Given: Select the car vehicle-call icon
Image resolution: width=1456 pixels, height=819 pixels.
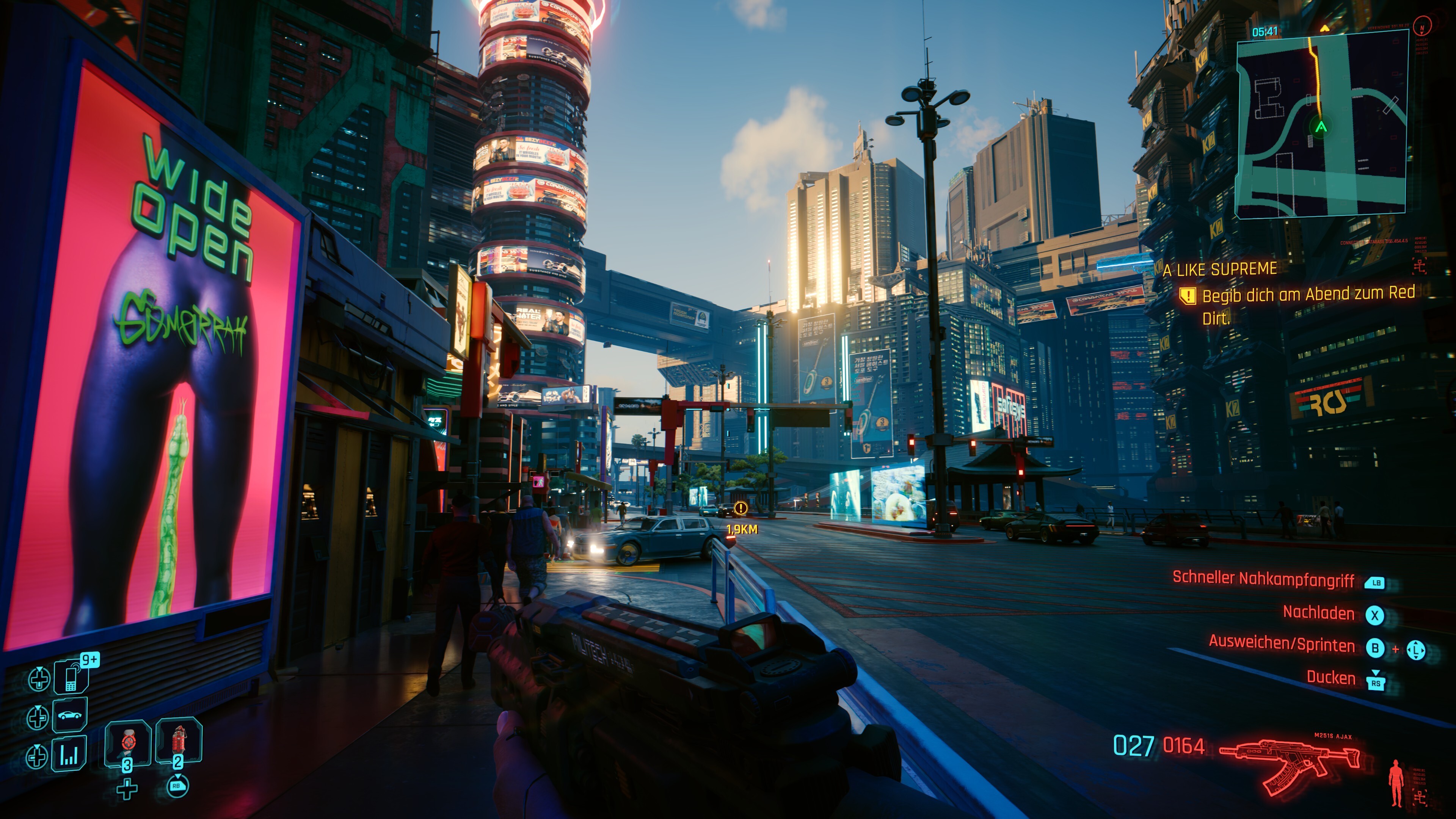Looking at the screenshot, I should [x=70, y=715].
